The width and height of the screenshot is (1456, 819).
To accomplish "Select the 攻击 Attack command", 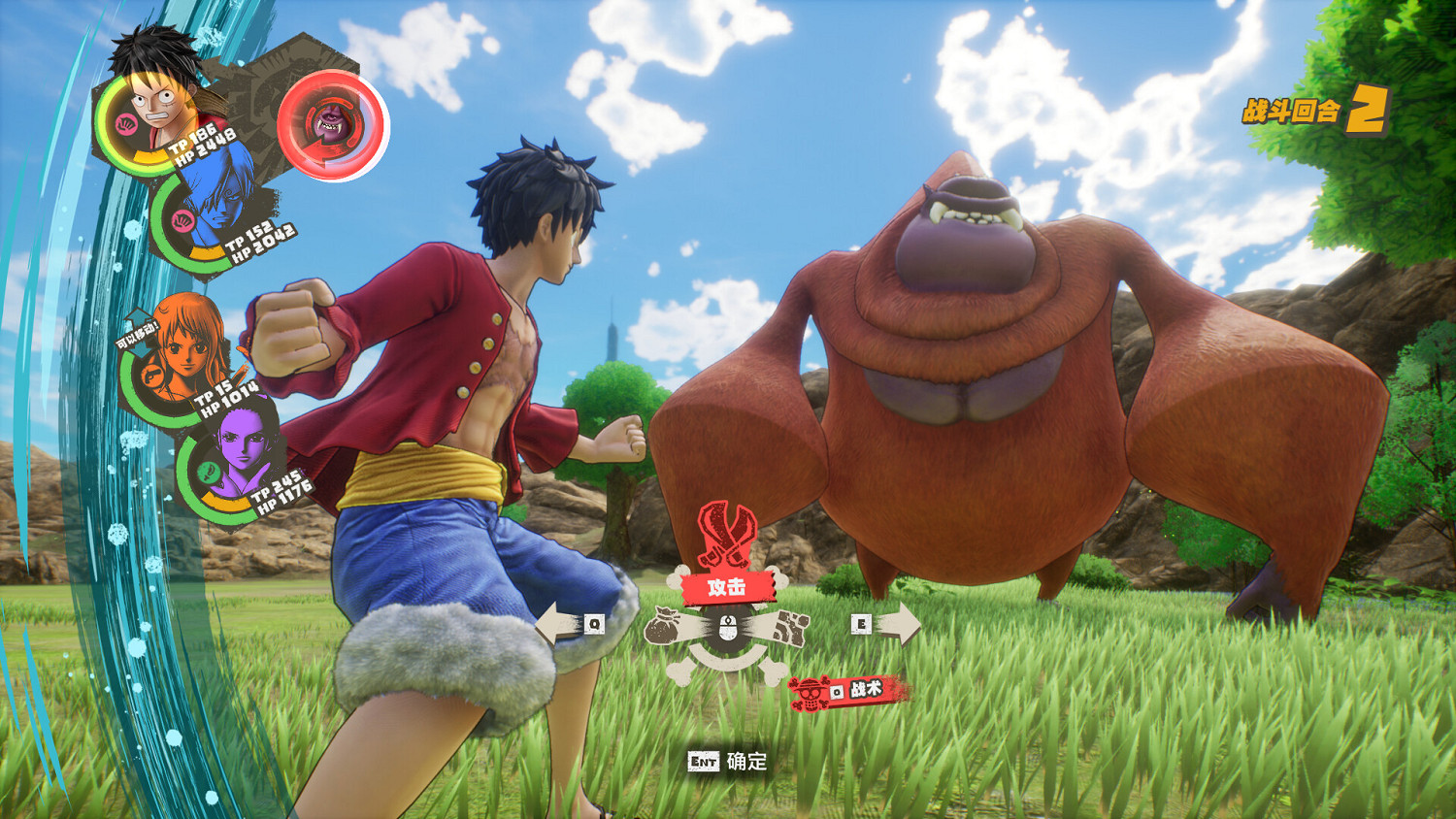I will [726, 585].
